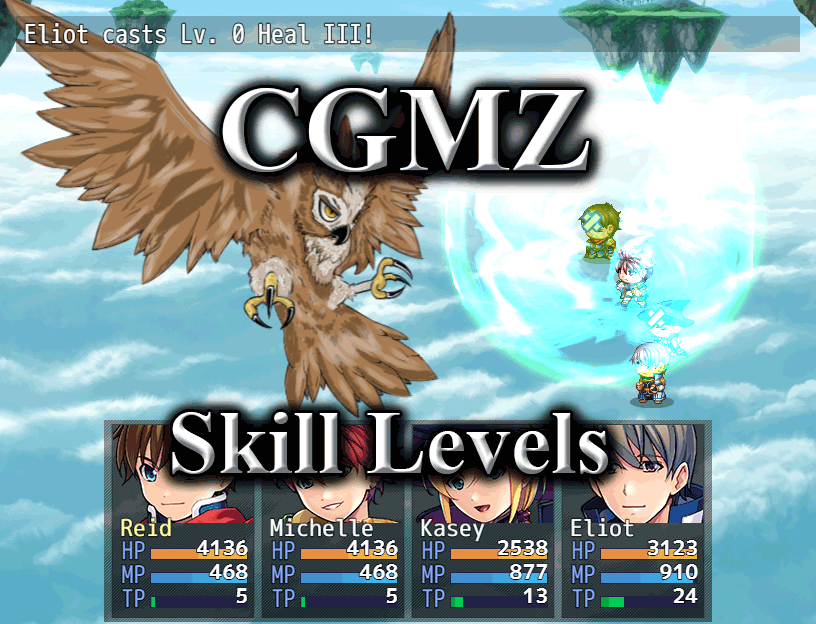Select Reid's party status panel
This screenshot has width=816, height=624.
[x=183, y=520]
